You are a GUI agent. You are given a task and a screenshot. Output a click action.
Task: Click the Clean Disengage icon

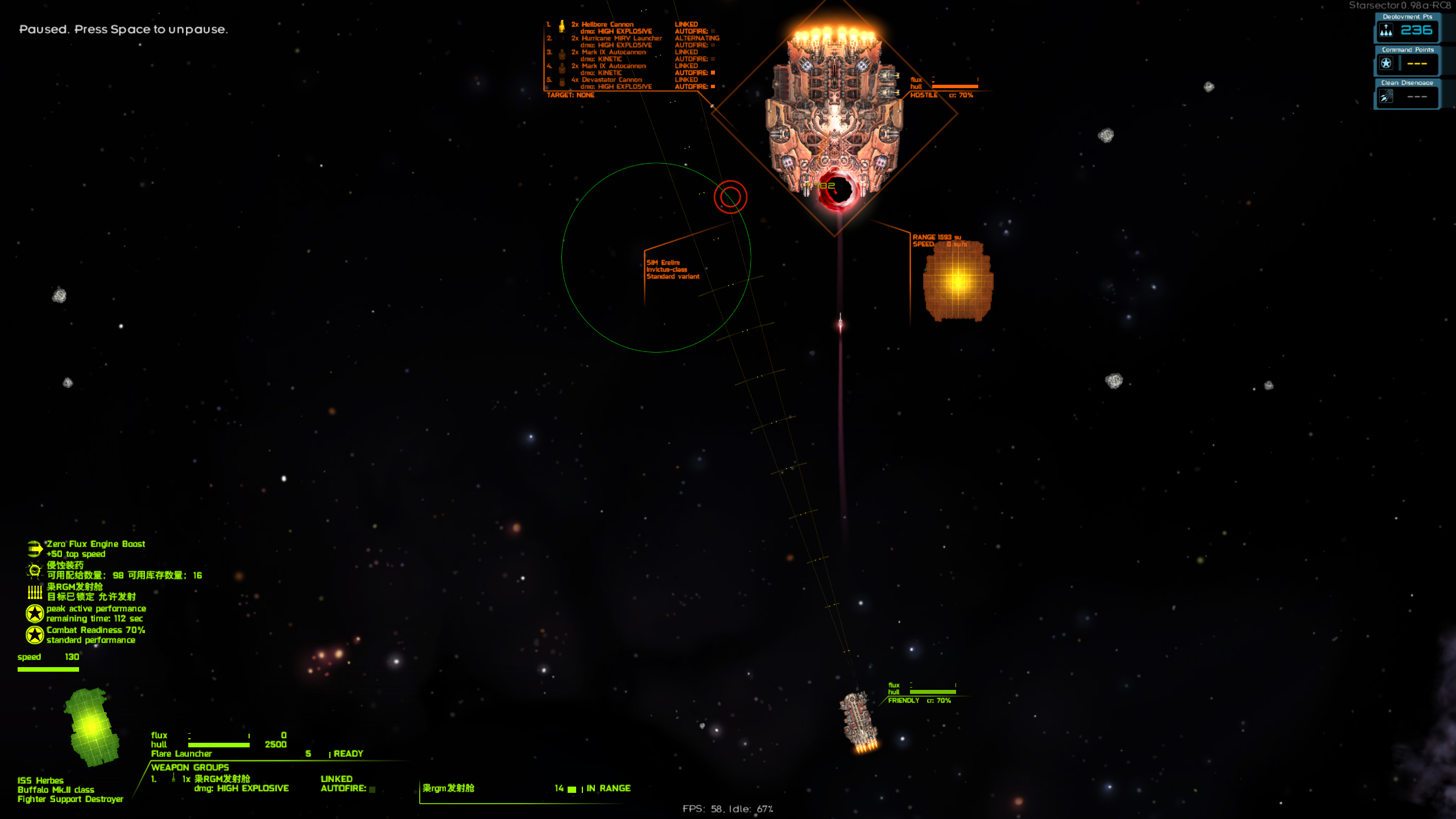(1386, 97)
